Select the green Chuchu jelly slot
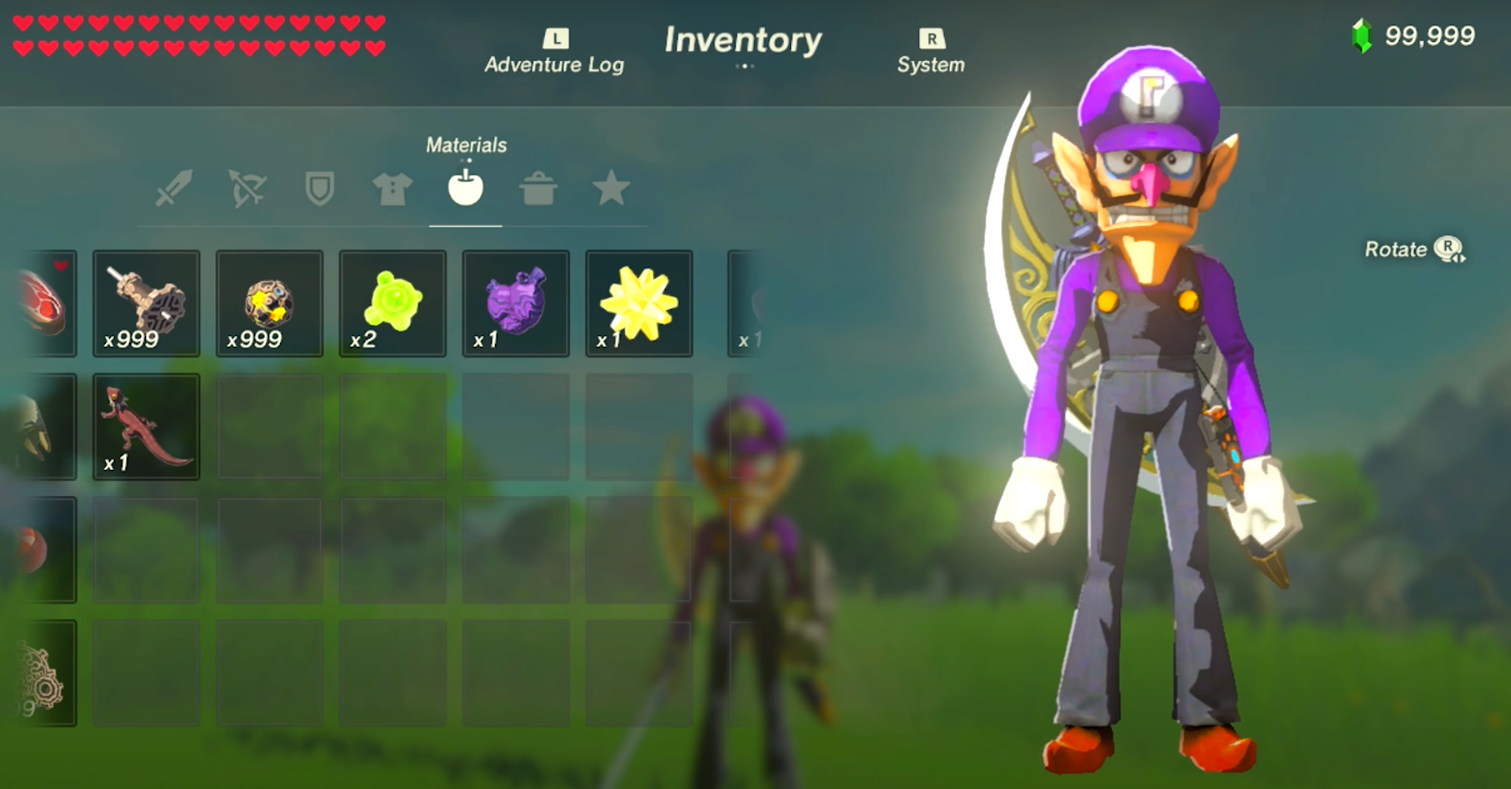This screenshot has width=1511, height=789. pyautogui.click(x=392, y=303)
